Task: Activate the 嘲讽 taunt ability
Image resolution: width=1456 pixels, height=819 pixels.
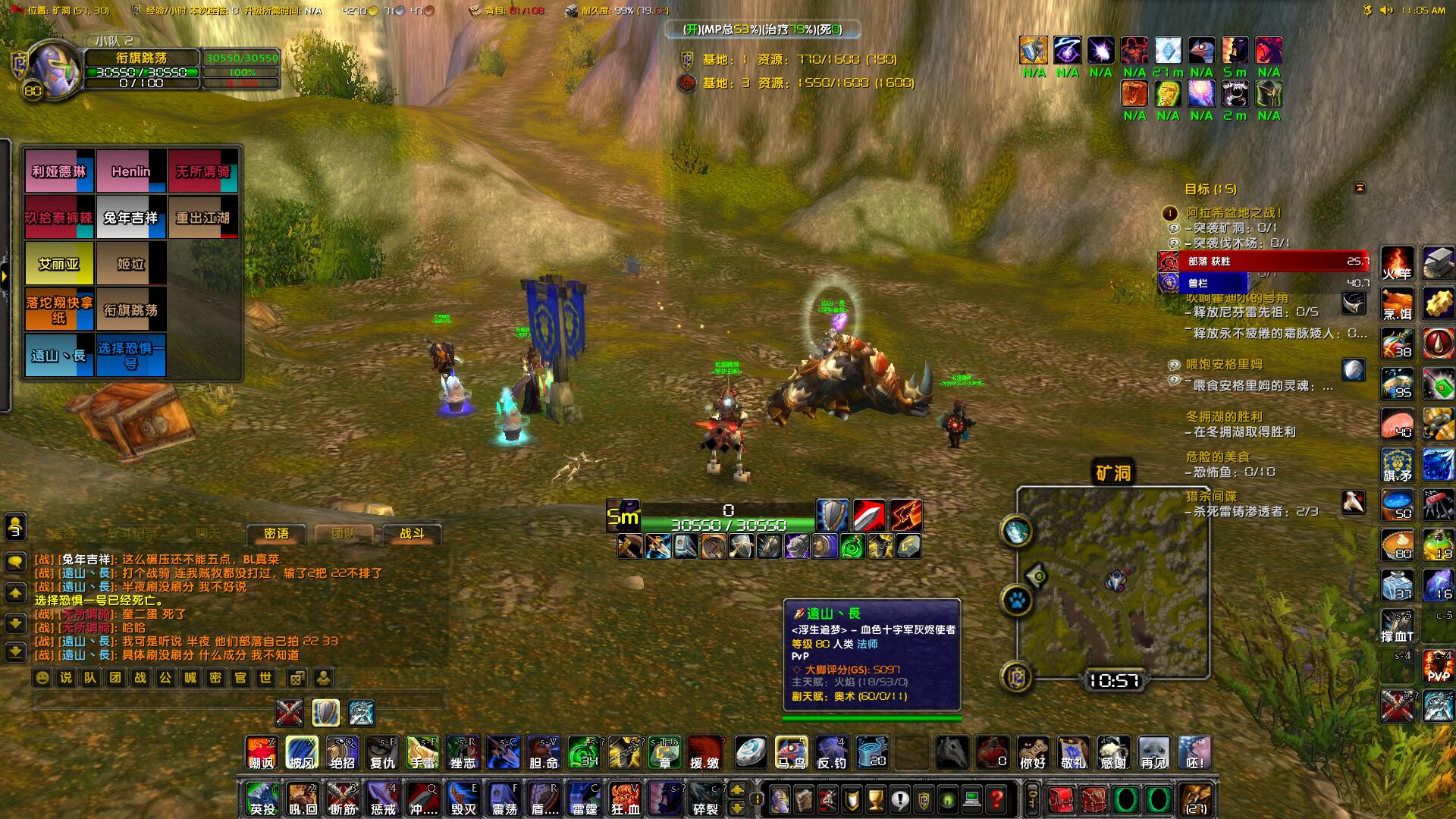Action: click(x=261, y=753)
